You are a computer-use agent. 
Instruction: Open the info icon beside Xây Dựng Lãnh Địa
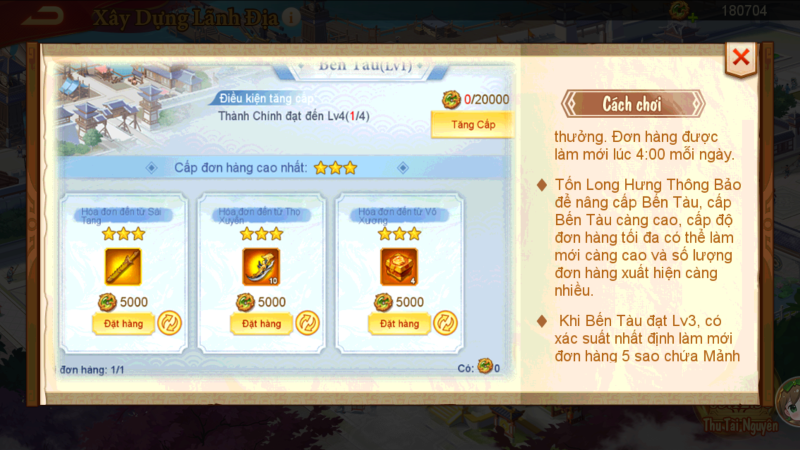[x=290, y=17]
